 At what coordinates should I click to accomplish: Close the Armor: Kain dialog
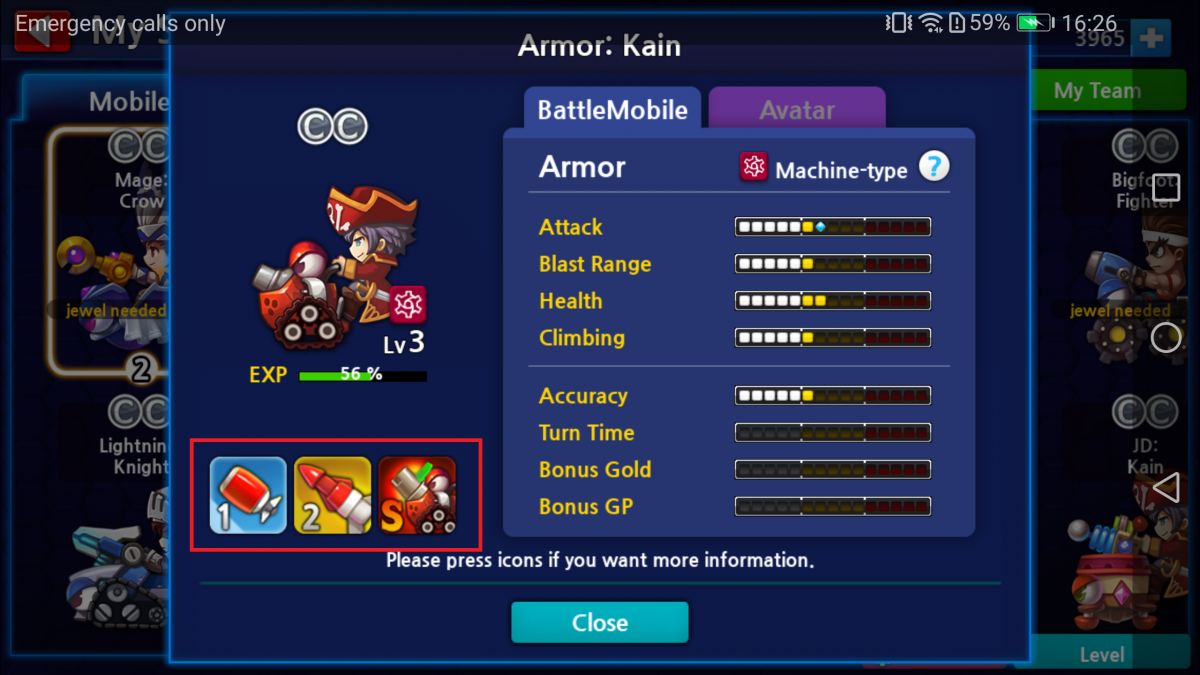pos(599,622)
